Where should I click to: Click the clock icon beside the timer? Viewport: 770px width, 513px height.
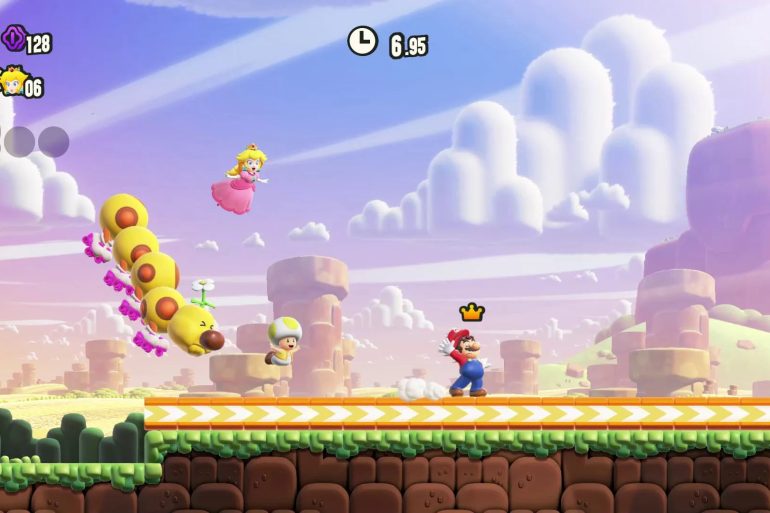[362, 41]
